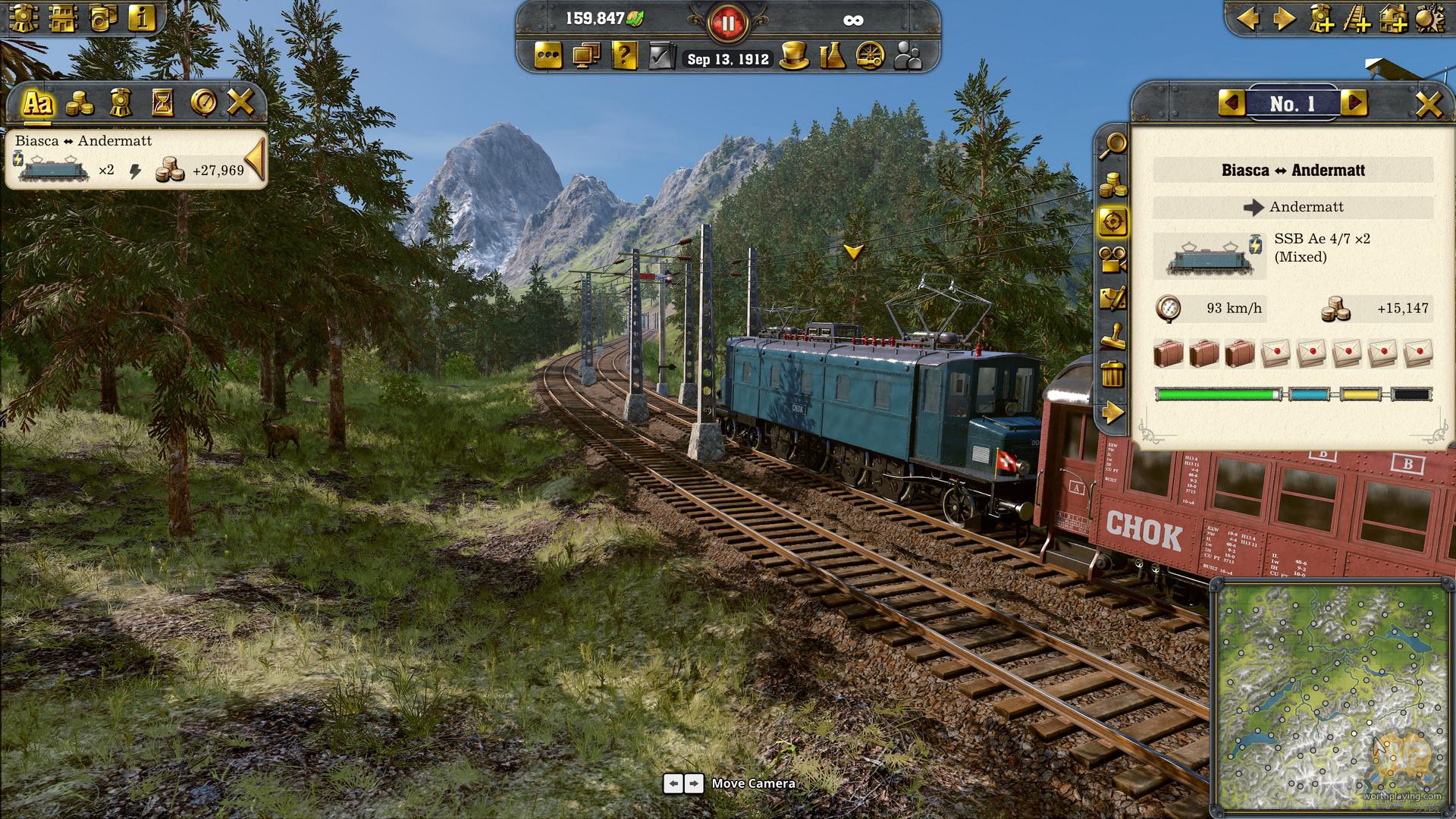The image size is (1456, 819).
Task: Pause the game with the red button
Action: click(726, 24)
